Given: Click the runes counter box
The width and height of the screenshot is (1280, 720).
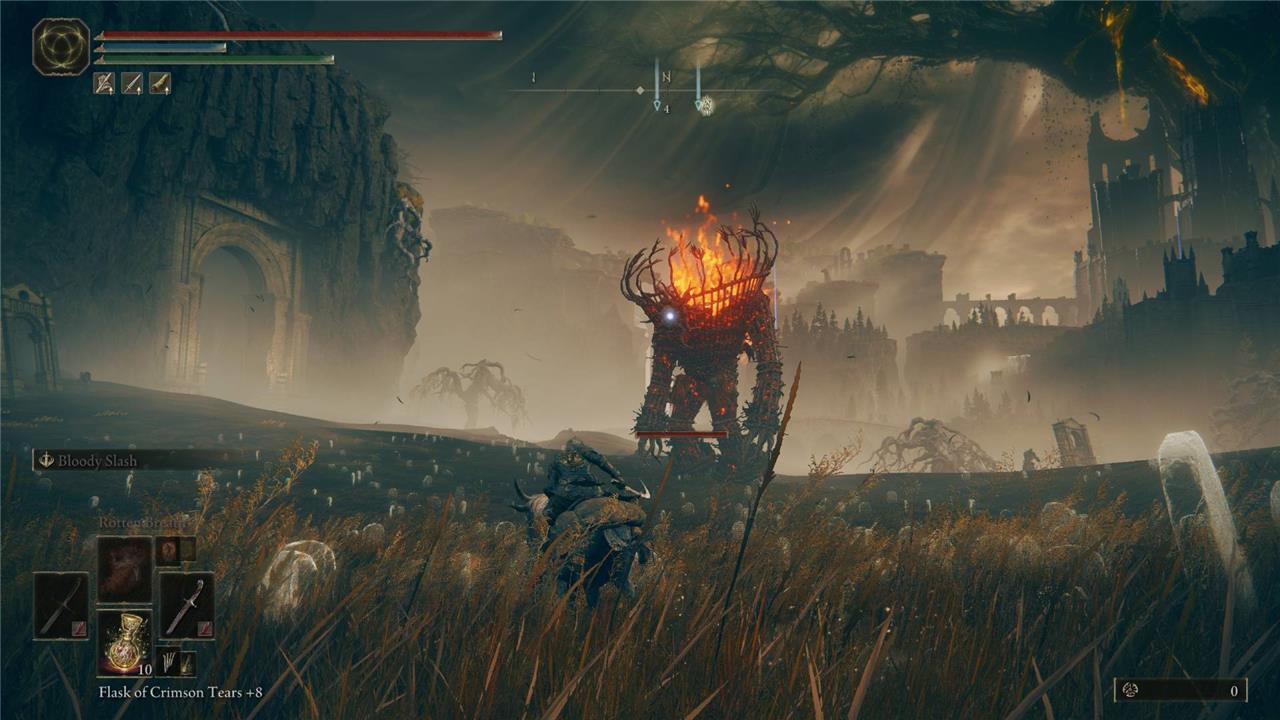Looking at the screenshot, I should 1181,690.
